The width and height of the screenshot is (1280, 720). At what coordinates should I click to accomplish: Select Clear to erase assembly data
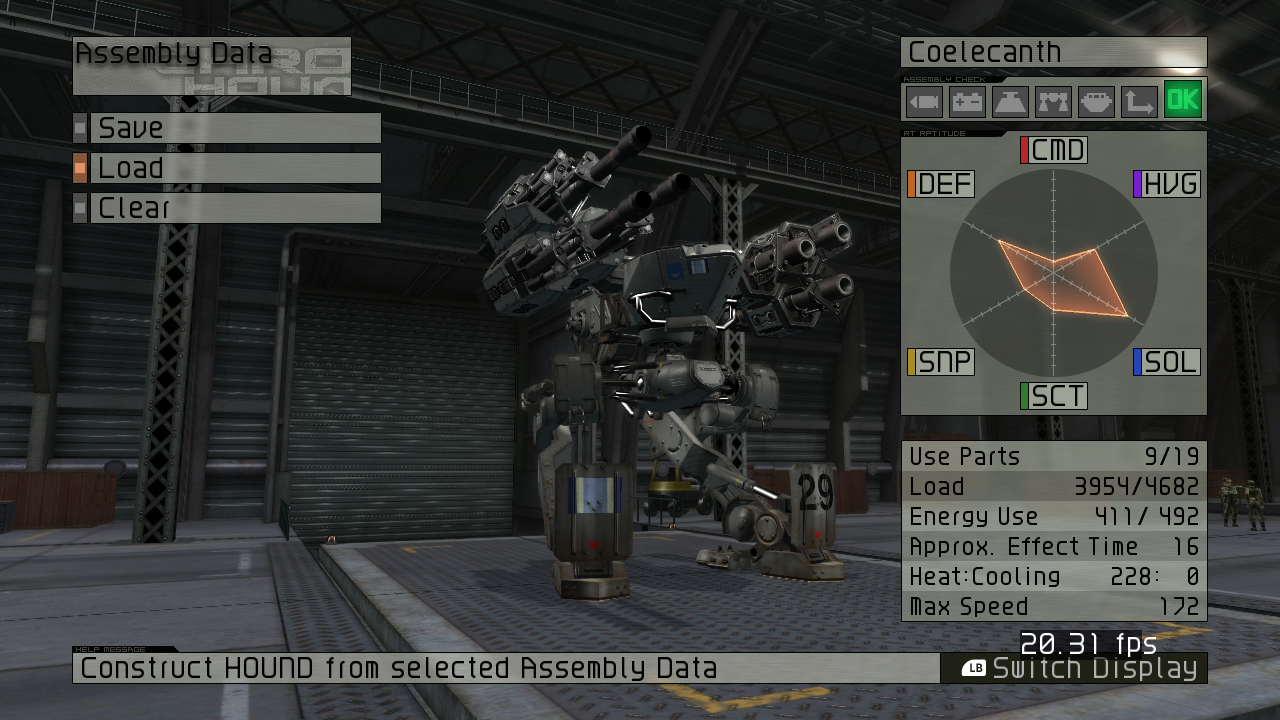point(235,208)
